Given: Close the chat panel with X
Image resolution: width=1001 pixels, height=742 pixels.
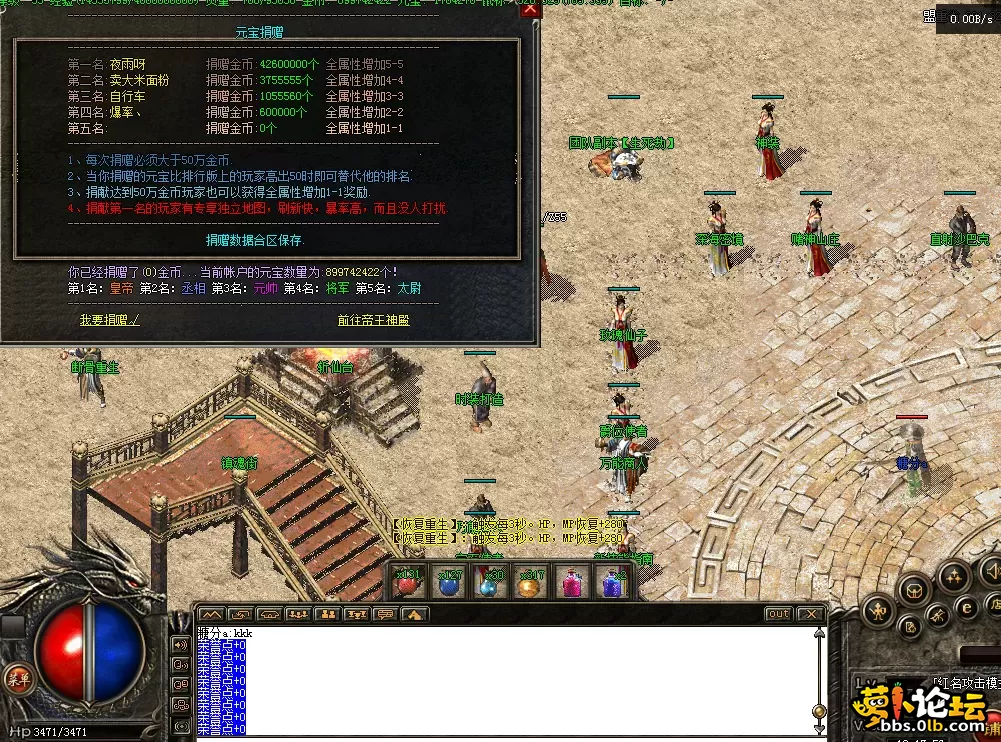Looking at the screenshot, I should tap(809, 614).
